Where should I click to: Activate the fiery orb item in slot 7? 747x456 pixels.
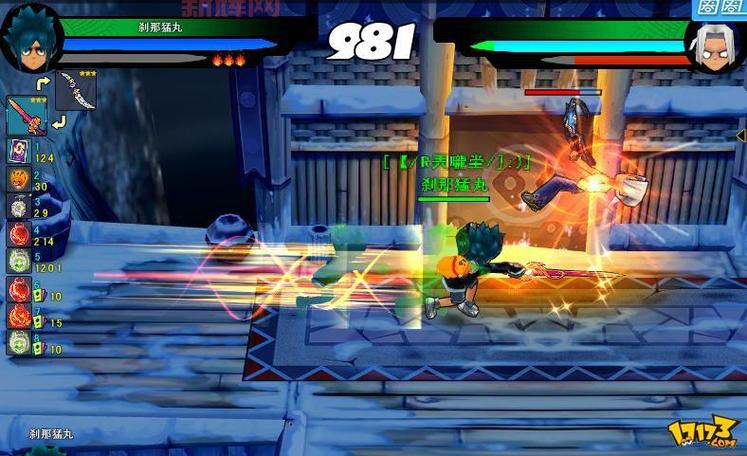pyautogui.click(x=18, y=316)
